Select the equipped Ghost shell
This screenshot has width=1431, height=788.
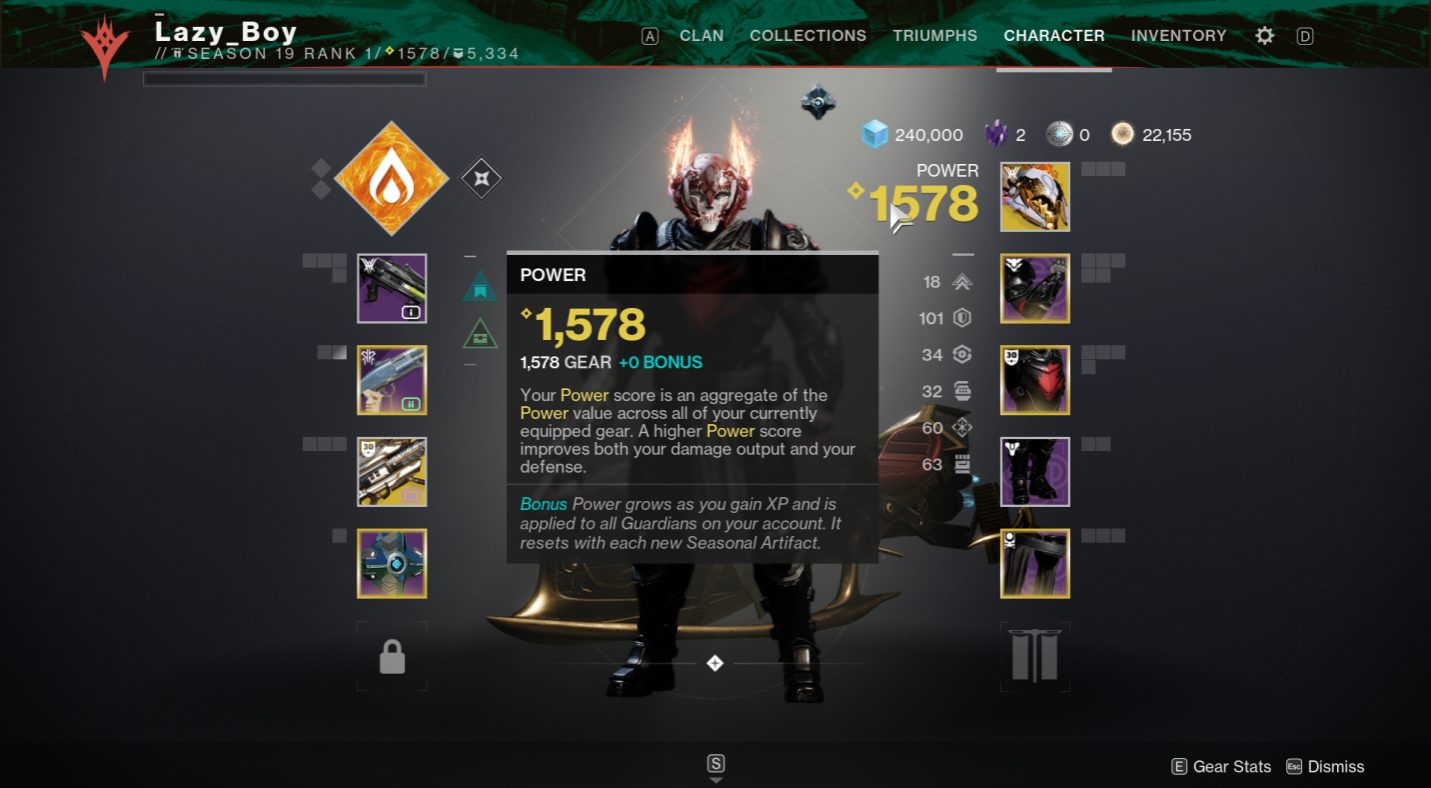(x=391, y=563)
